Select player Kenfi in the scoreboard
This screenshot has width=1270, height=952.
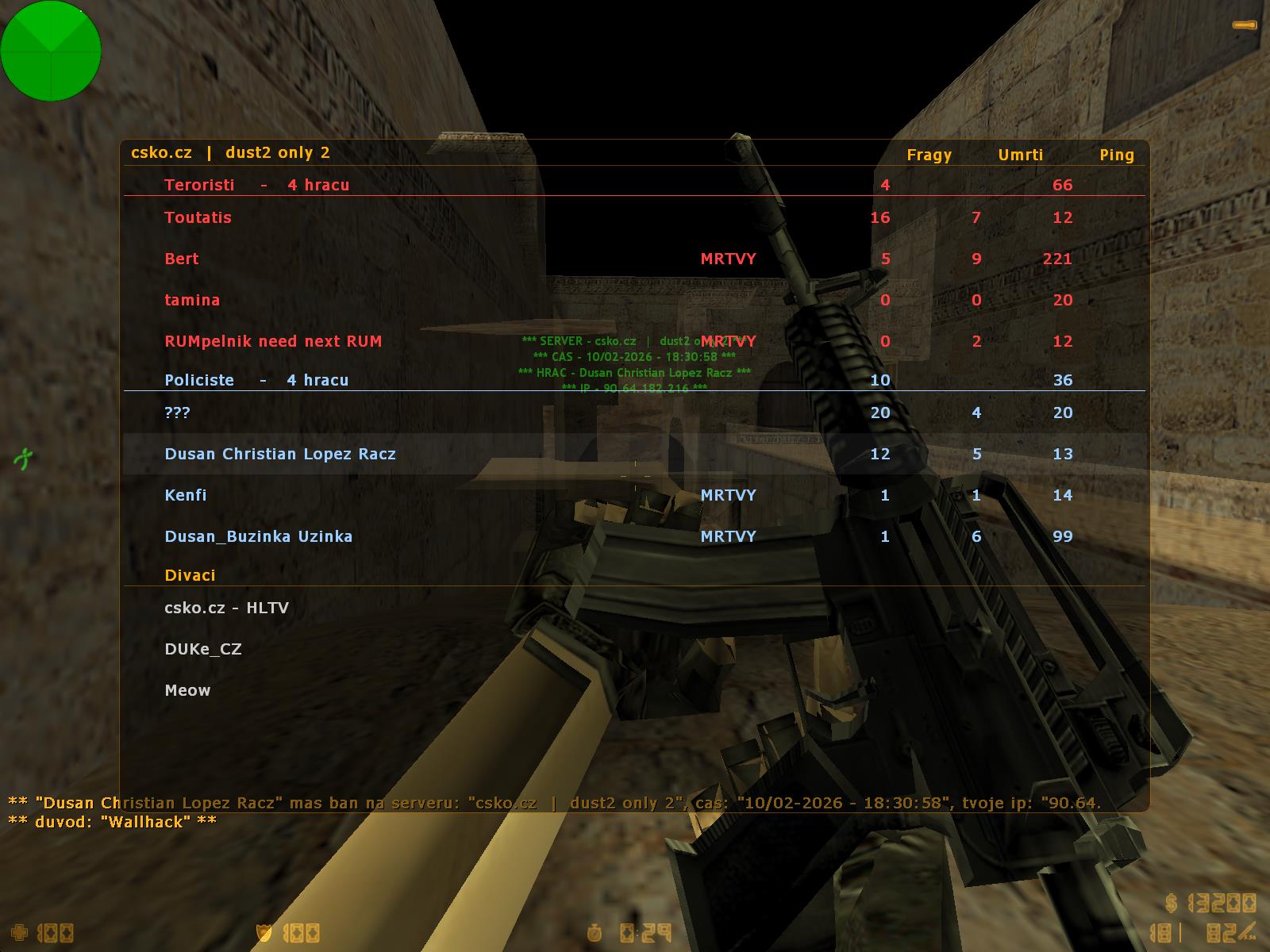pos(186,495)
